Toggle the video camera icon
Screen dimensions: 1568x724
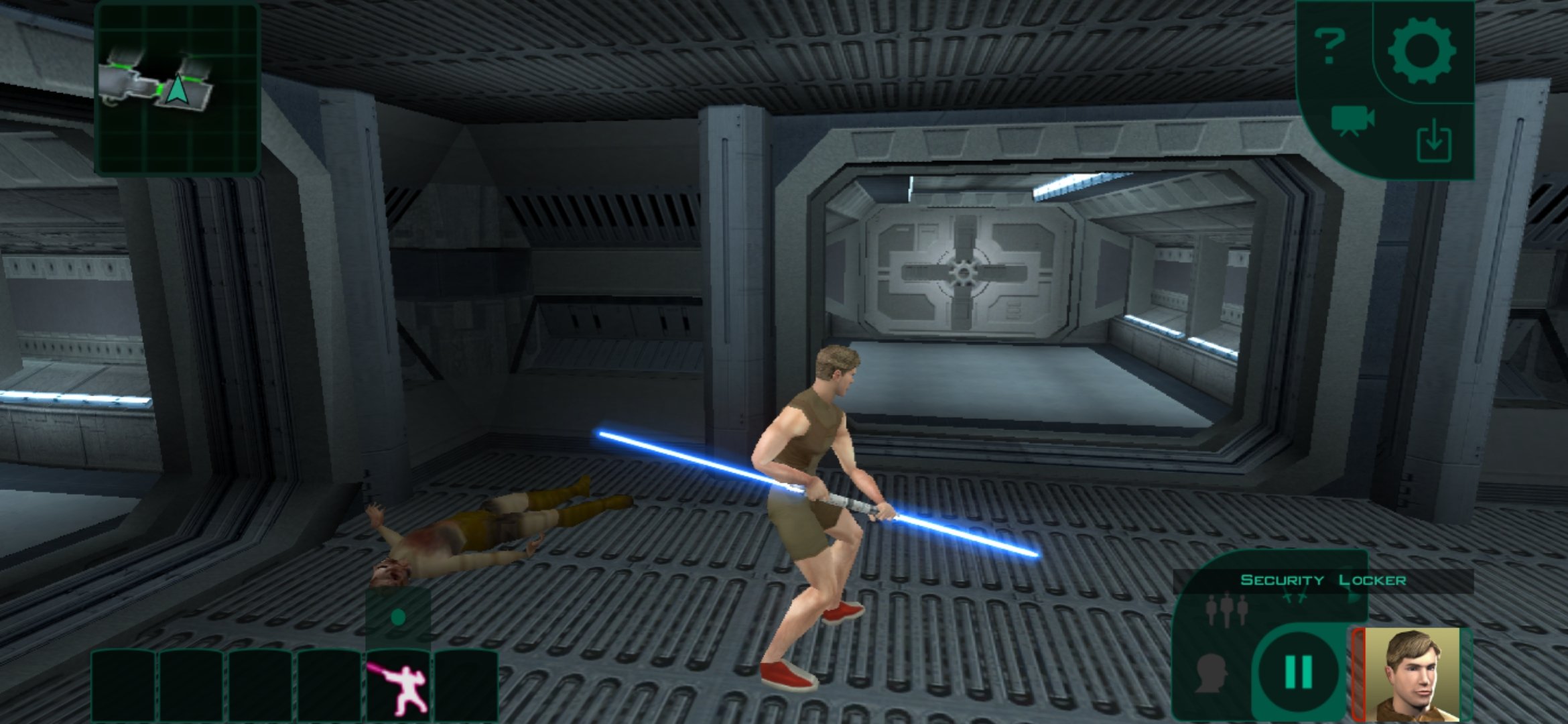click(1352, 121)
